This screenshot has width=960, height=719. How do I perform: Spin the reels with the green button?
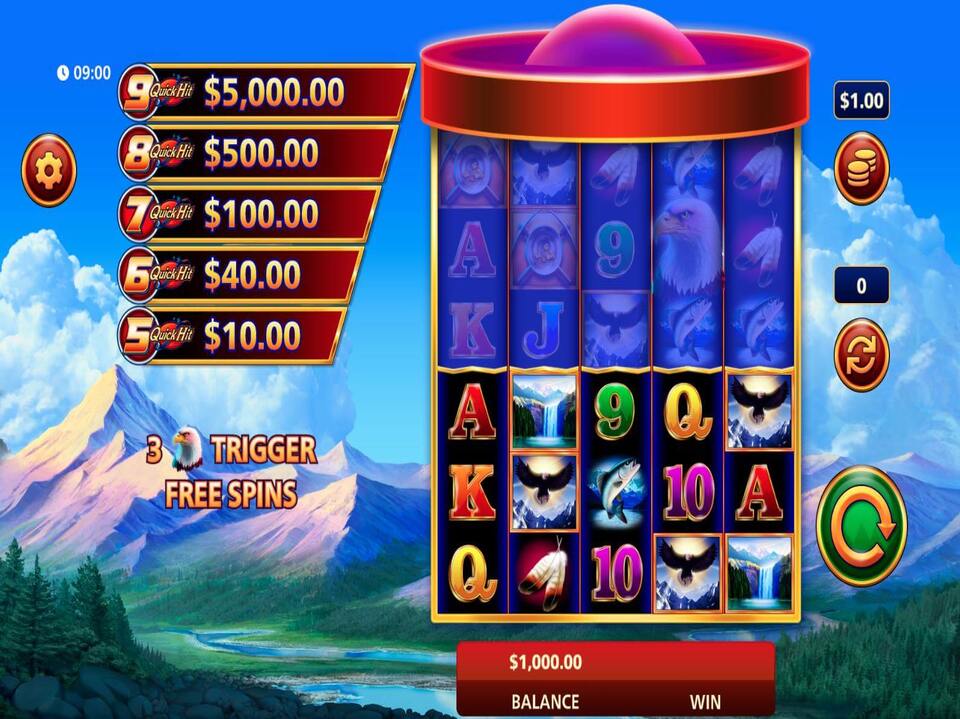(861, 525)
